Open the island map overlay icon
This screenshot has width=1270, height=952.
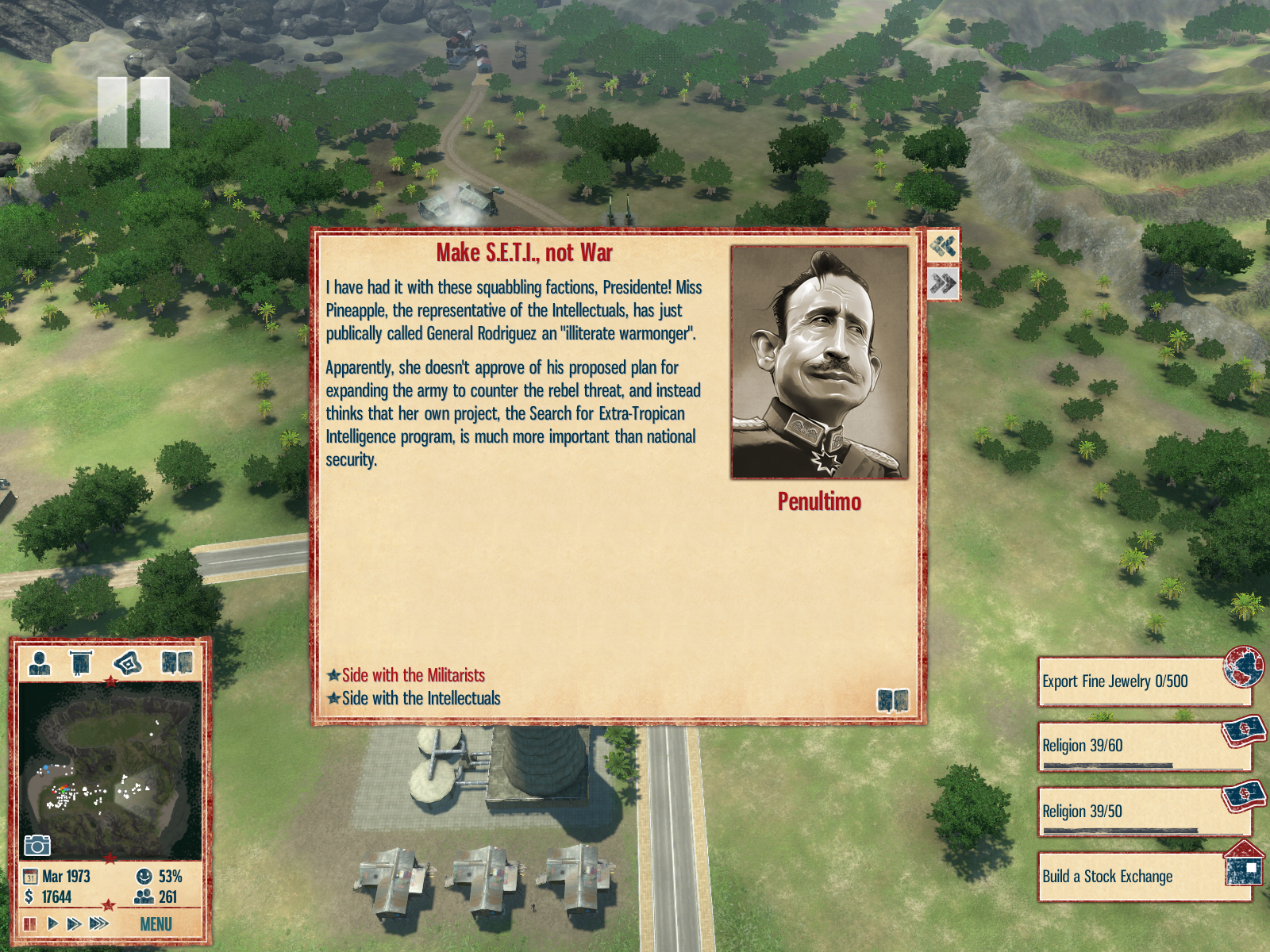coord(128,662)
